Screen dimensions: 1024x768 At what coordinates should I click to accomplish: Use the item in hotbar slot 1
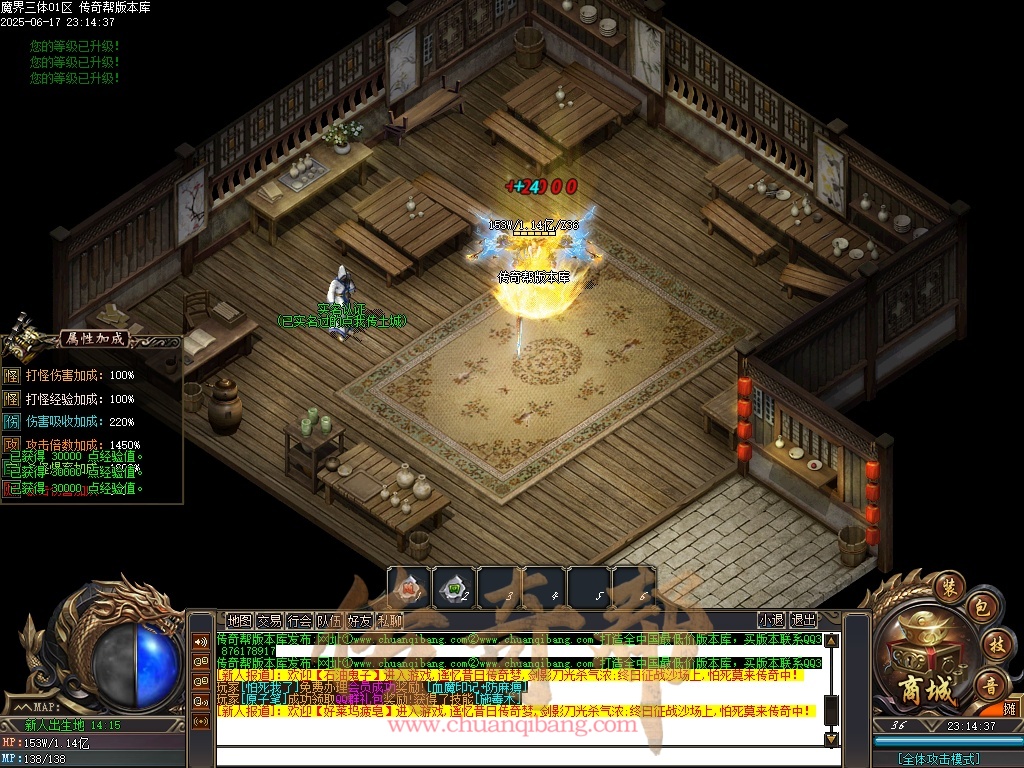tap(409, 587)
